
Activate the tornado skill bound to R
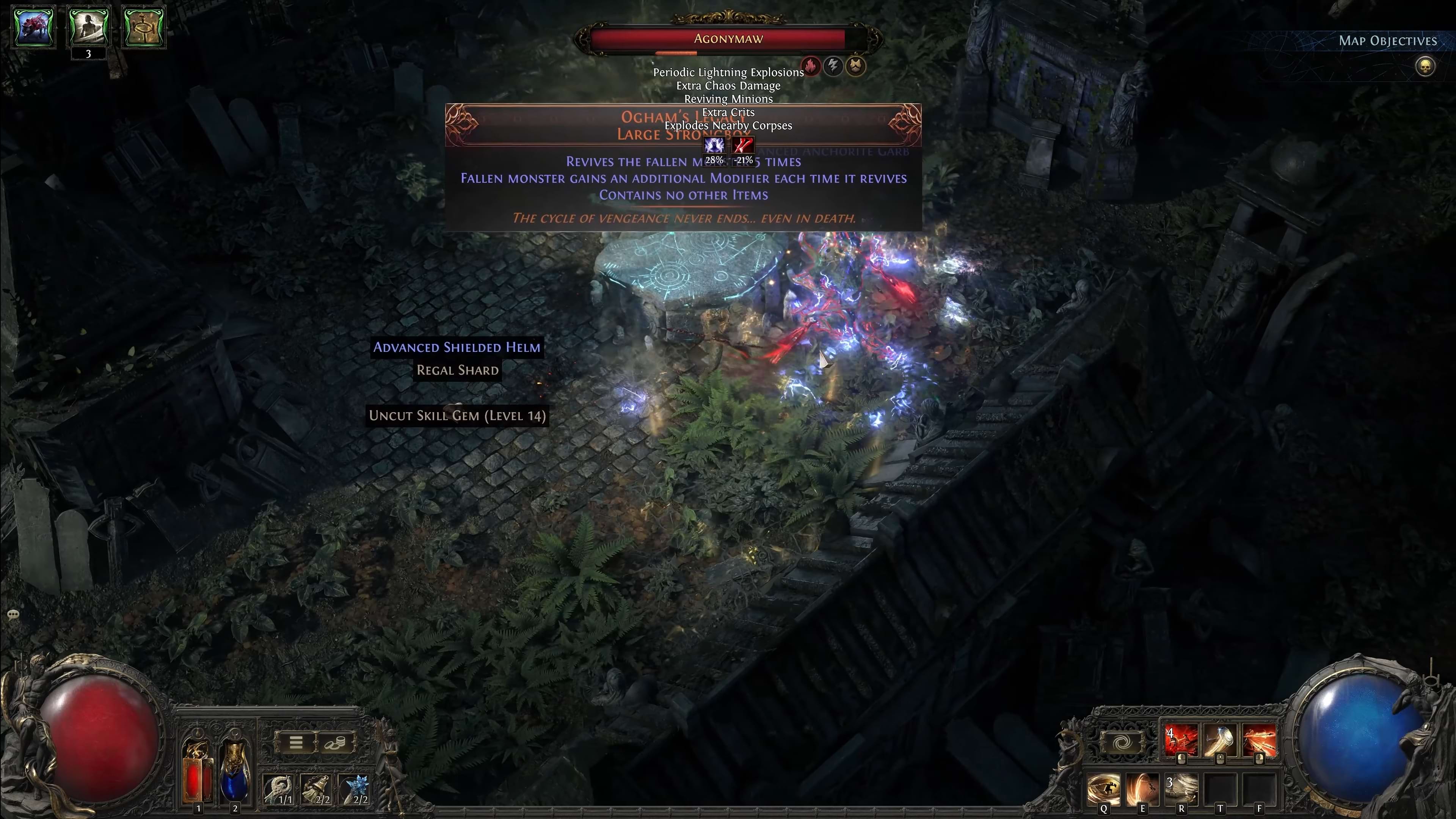(1181, 789)
